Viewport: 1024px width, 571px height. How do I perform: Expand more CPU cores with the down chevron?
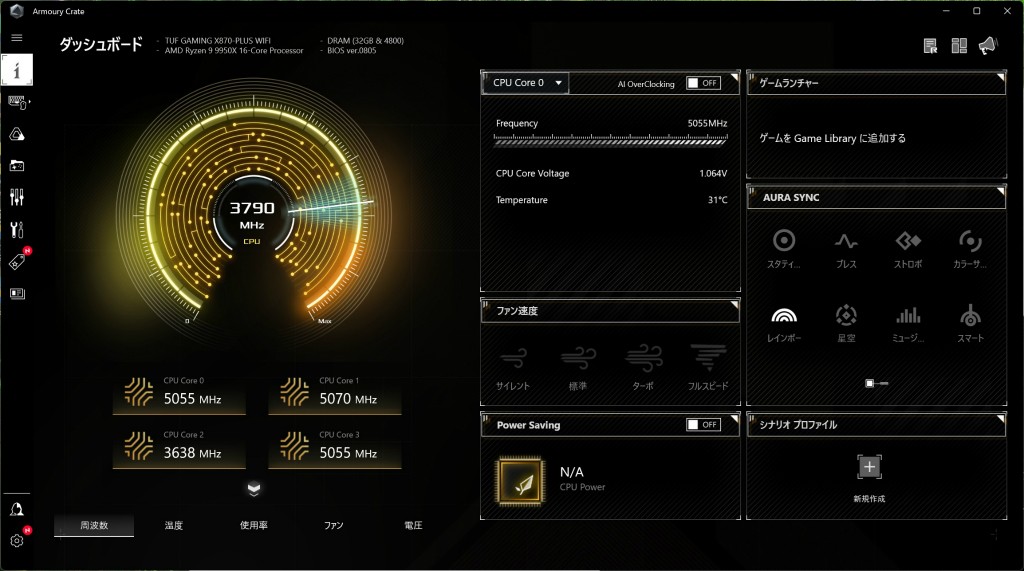(254, 488)
